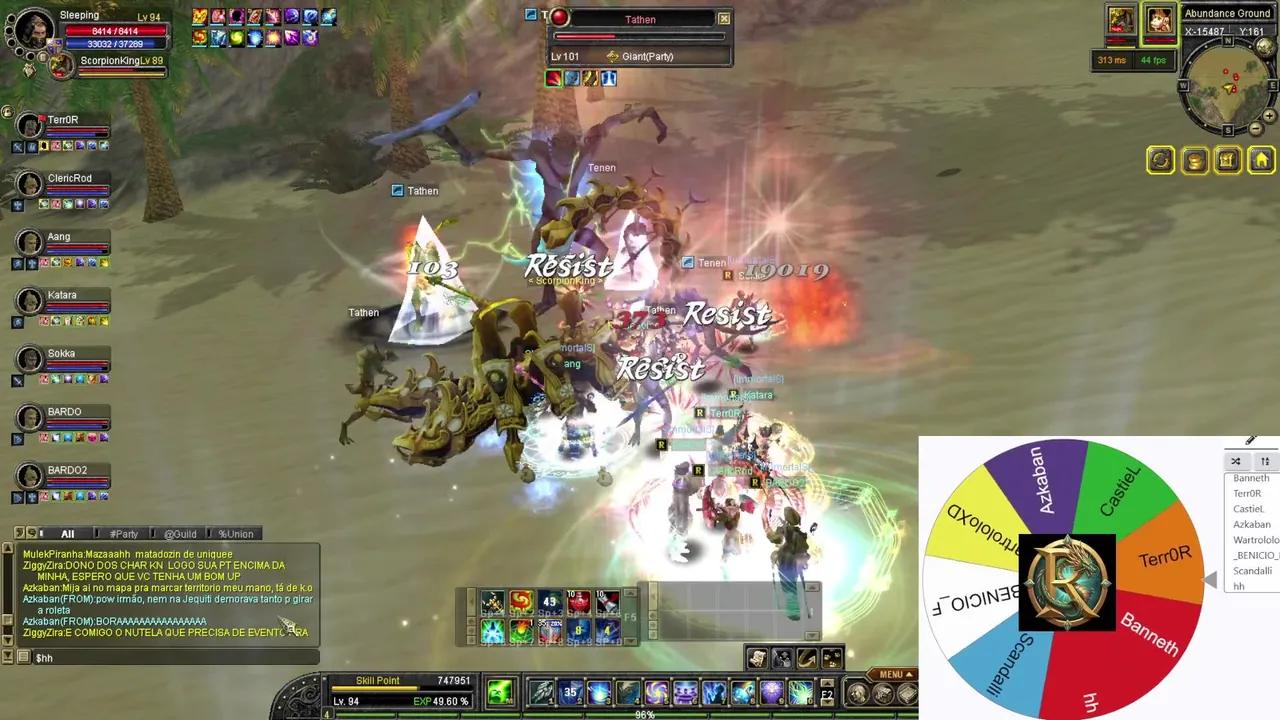
Task: Toggle the red claw buff icon under Tathen's frame
Action: 554,77
